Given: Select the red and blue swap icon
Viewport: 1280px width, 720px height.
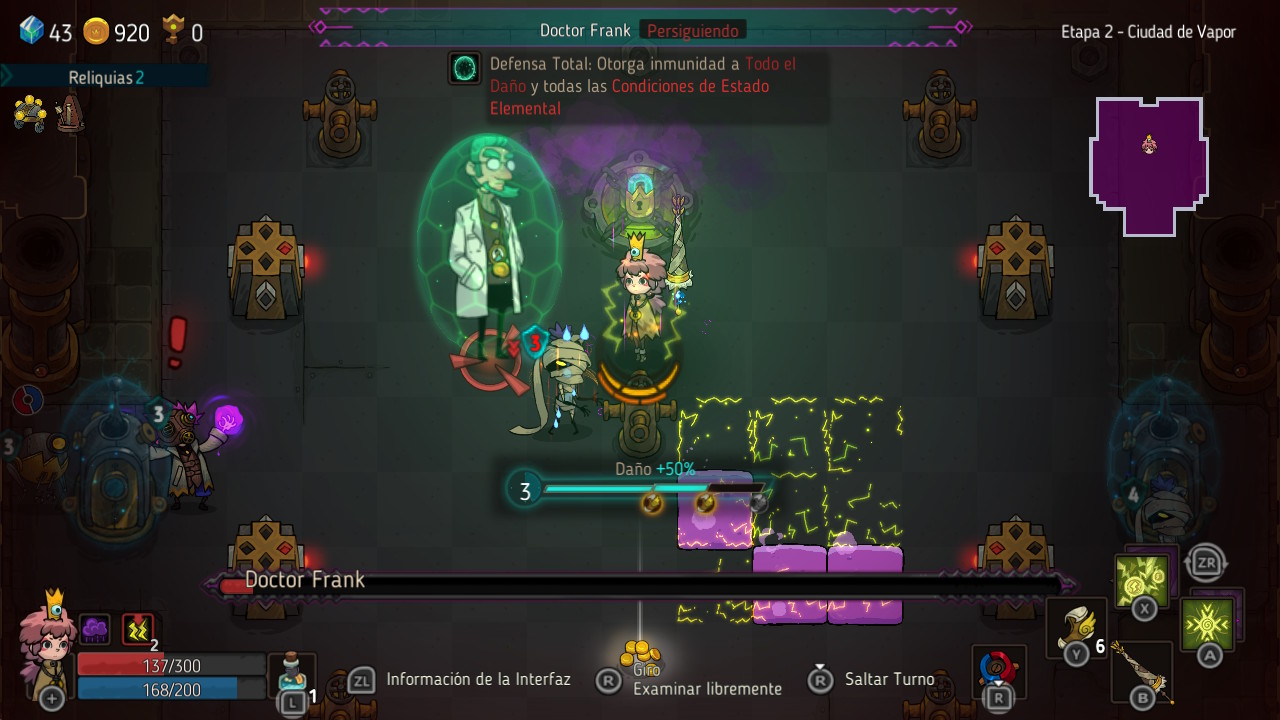Looking at the screenshot, I should (998, 667).
